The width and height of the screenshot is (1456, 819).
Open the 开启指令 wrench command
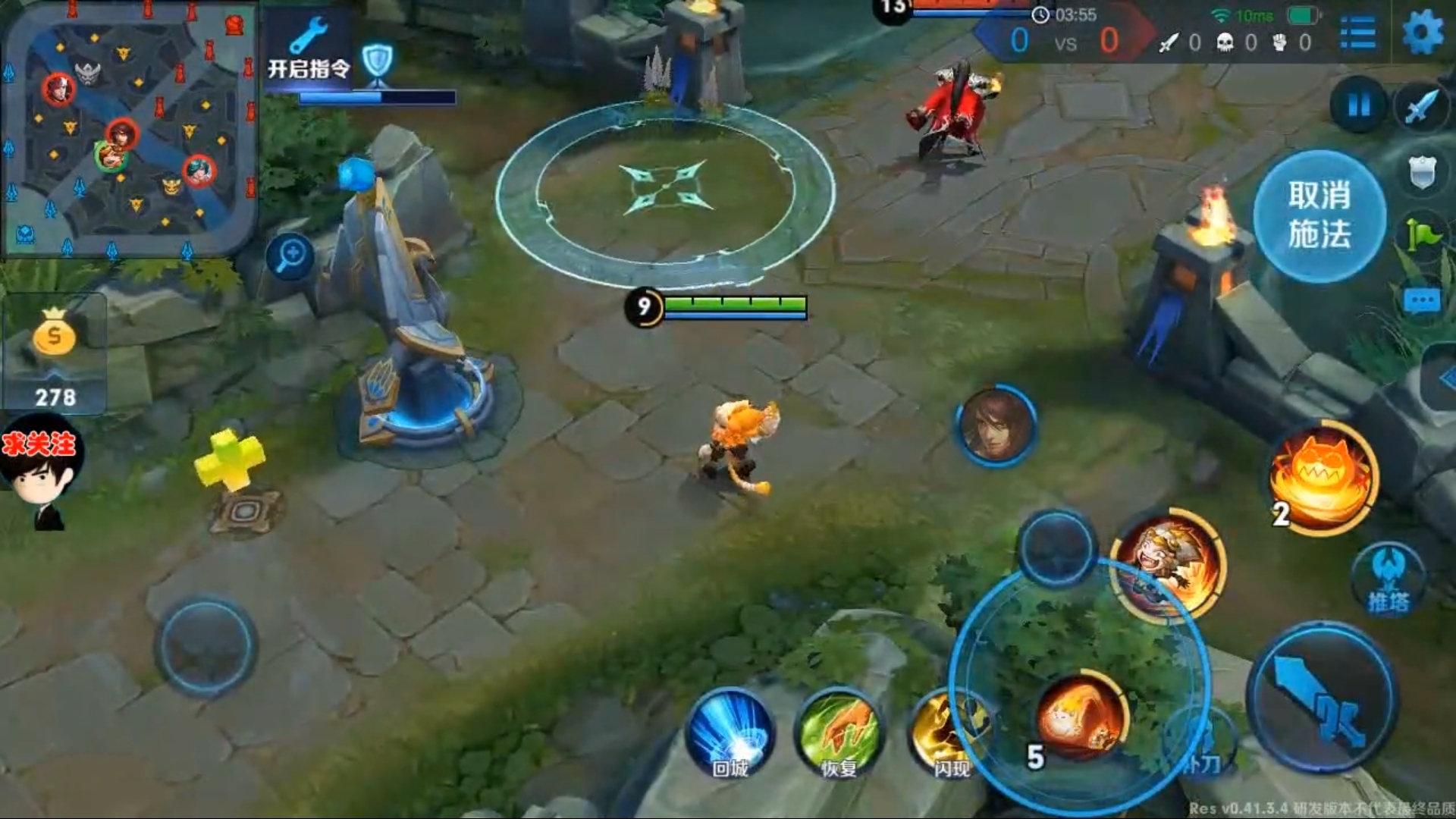(309, 52)
